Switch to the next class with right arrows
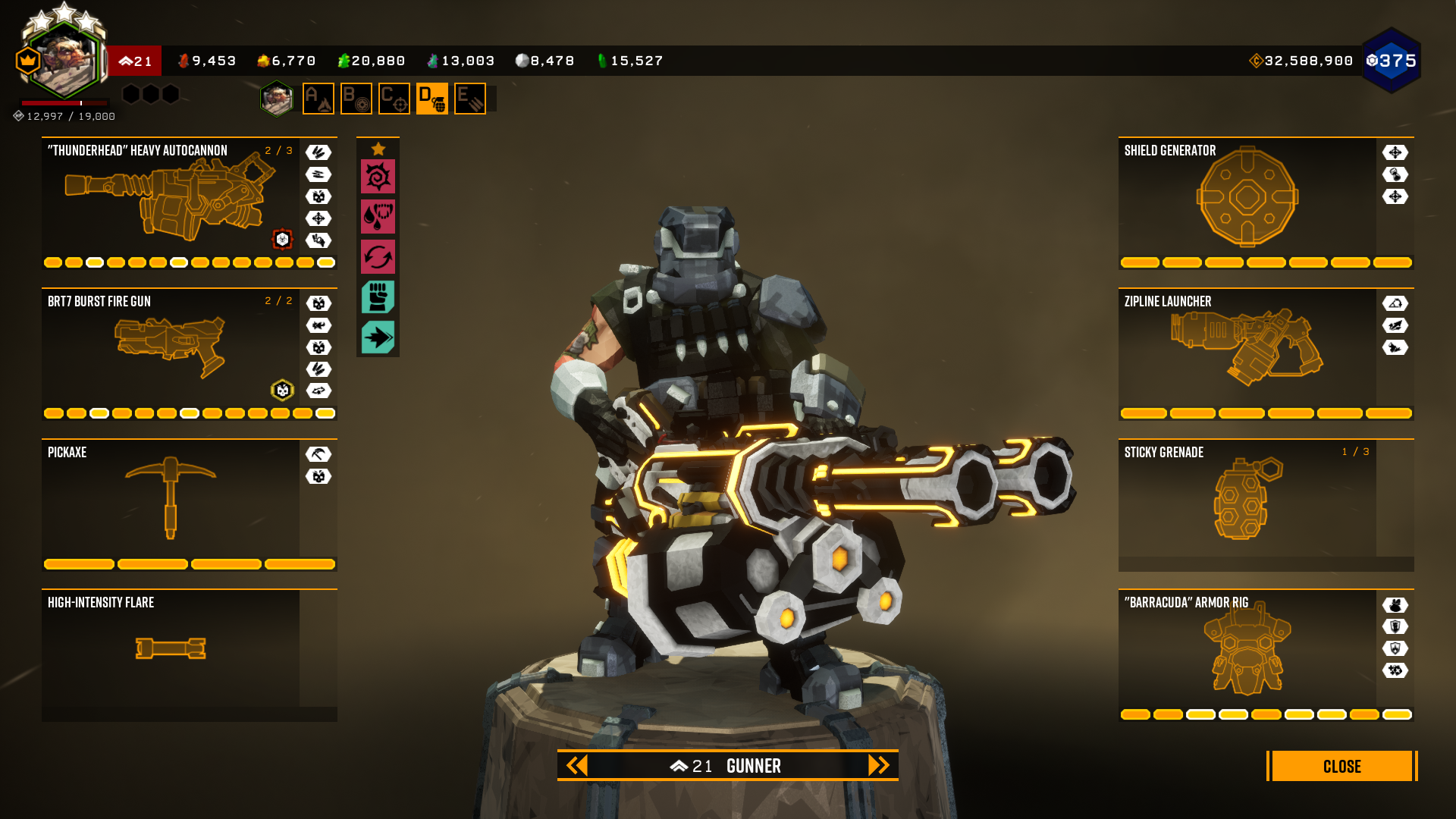 pos(878,766)
